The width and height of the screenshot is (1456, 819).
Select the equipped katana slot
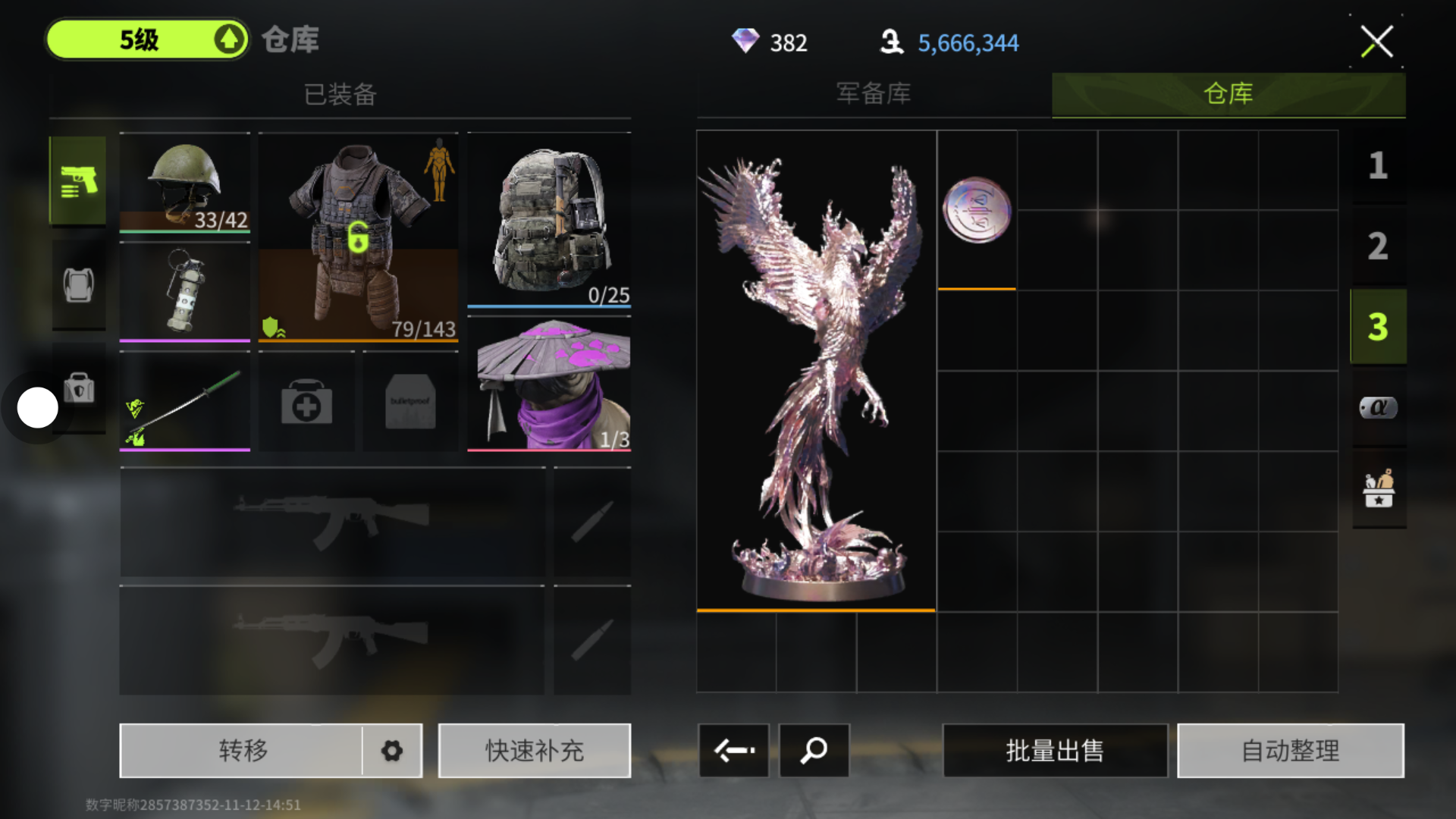coord(184,402)
